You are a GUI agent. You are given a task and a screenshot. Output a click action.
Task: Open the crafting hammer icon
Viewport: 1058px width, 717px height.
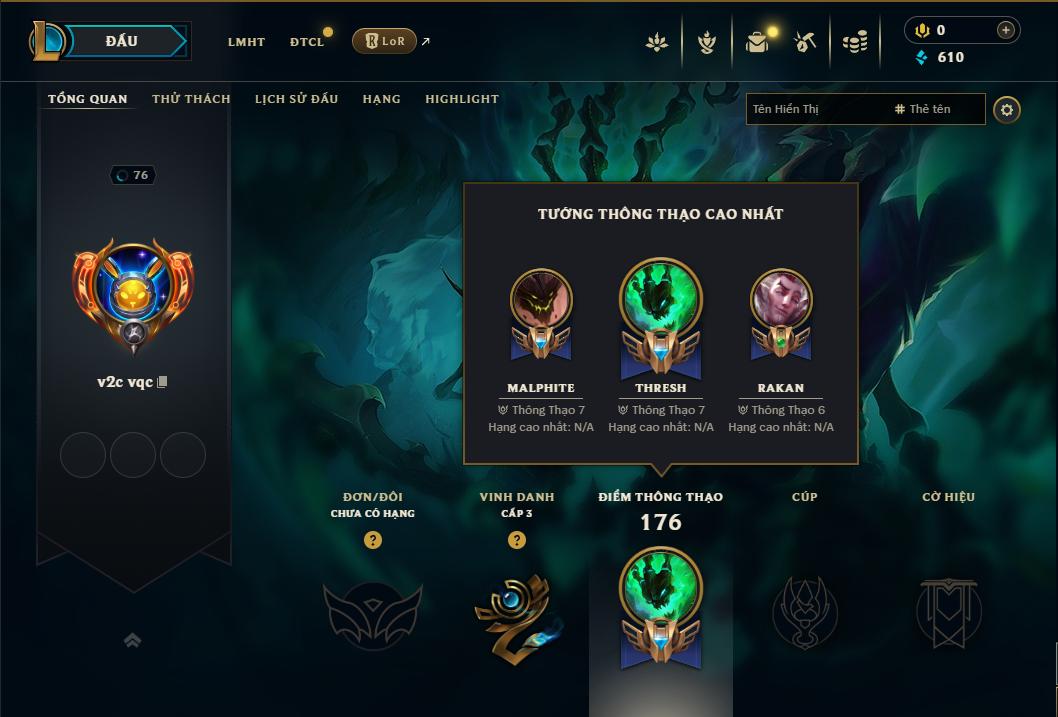805,42
